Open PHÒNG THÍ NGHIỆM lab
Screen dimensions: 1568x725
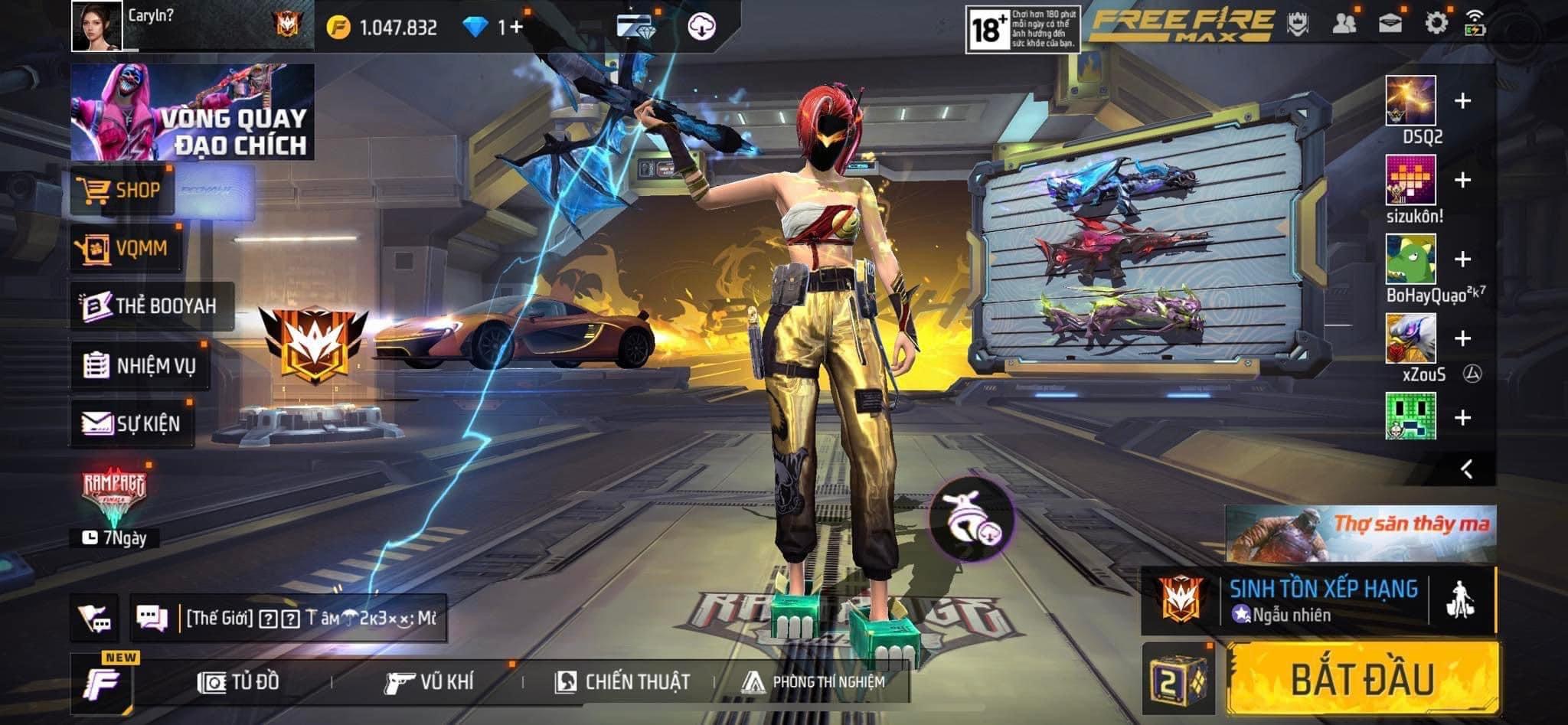[814, 681]
